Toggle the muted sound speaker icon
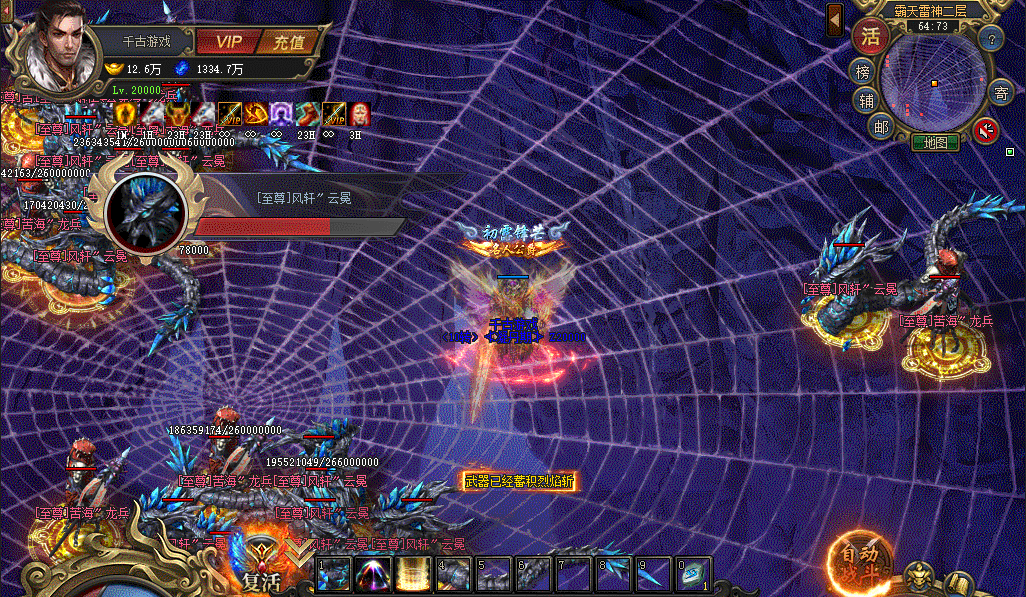Image resolution: width=1026 pixels, height=597 pixels. (987, 130)
